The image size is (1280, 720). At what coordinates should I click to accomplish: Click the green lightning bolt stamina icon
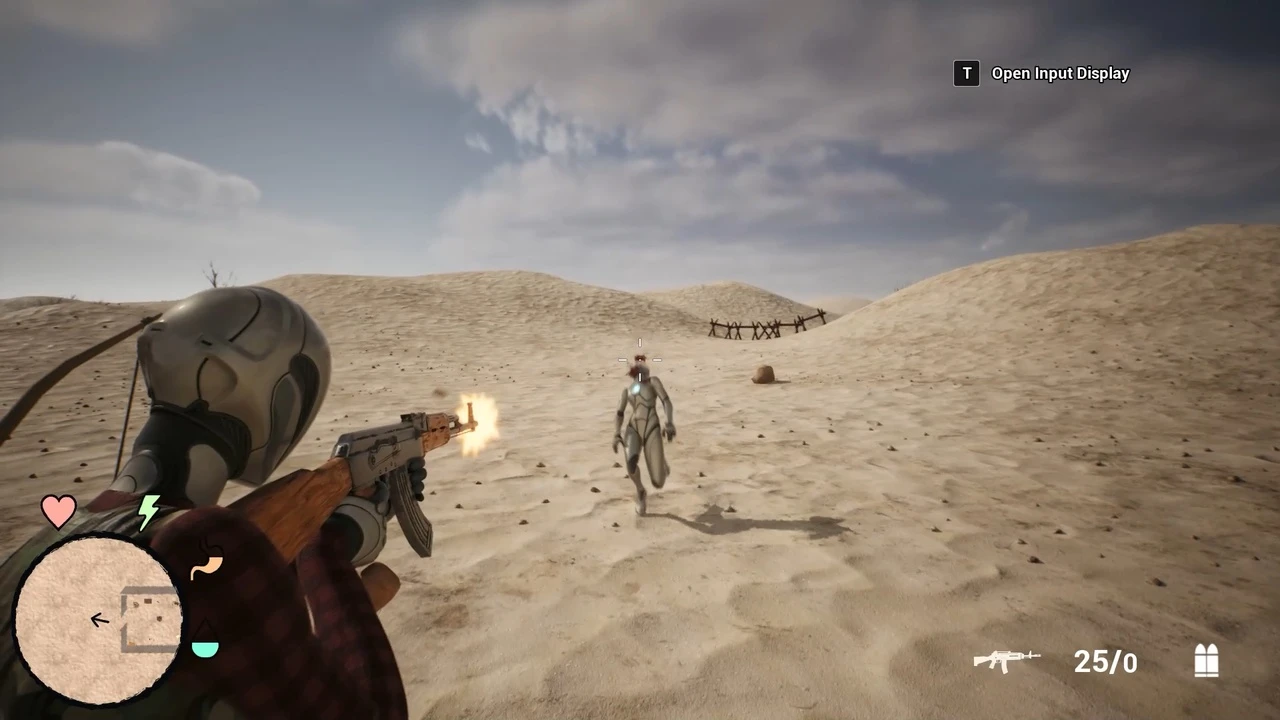point(148,511)
